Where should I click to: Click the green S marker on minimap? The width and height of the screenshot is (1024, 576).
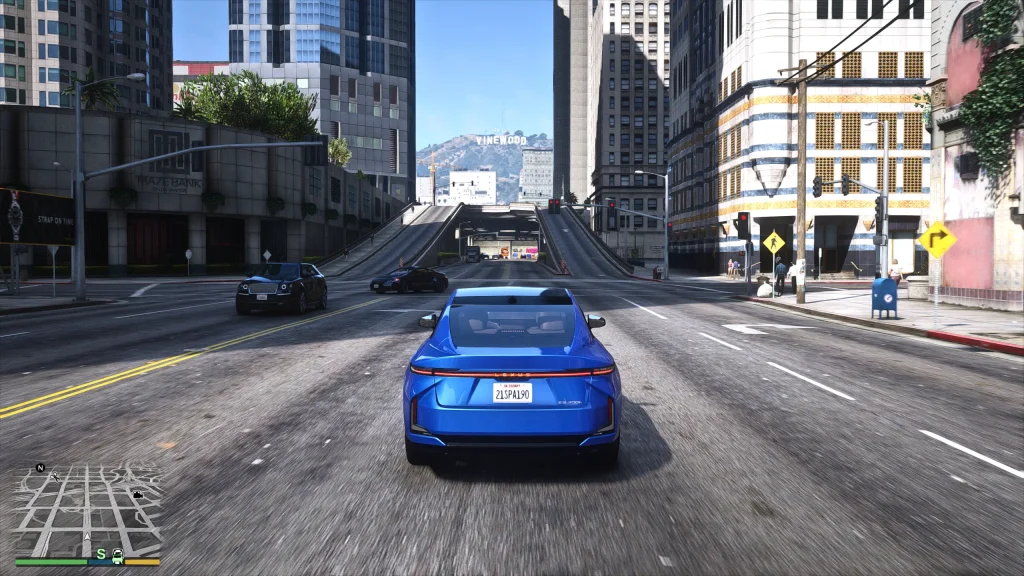pos(100,553)
